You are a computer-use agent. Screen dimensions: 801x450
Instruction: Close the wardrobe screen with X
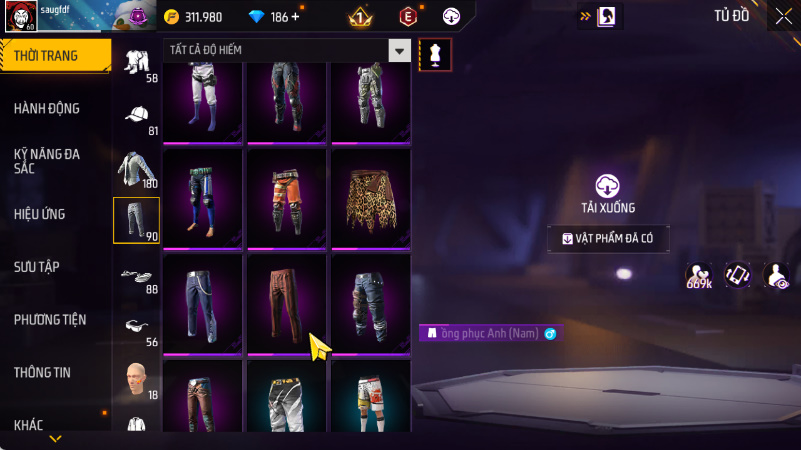click(783, 16)
